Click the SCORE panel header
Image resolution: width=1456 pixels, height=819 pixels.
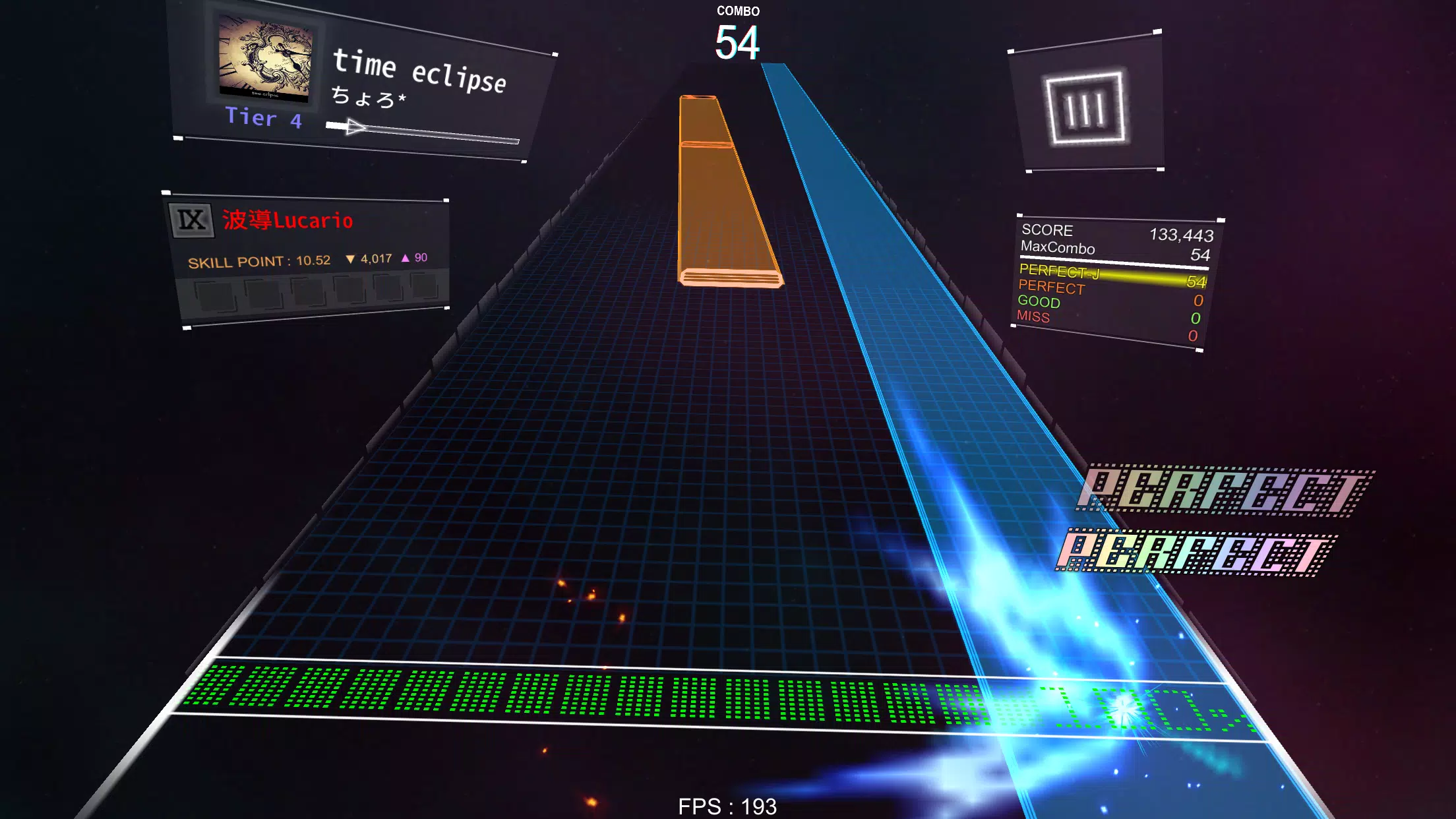(x=1047, y=231)
